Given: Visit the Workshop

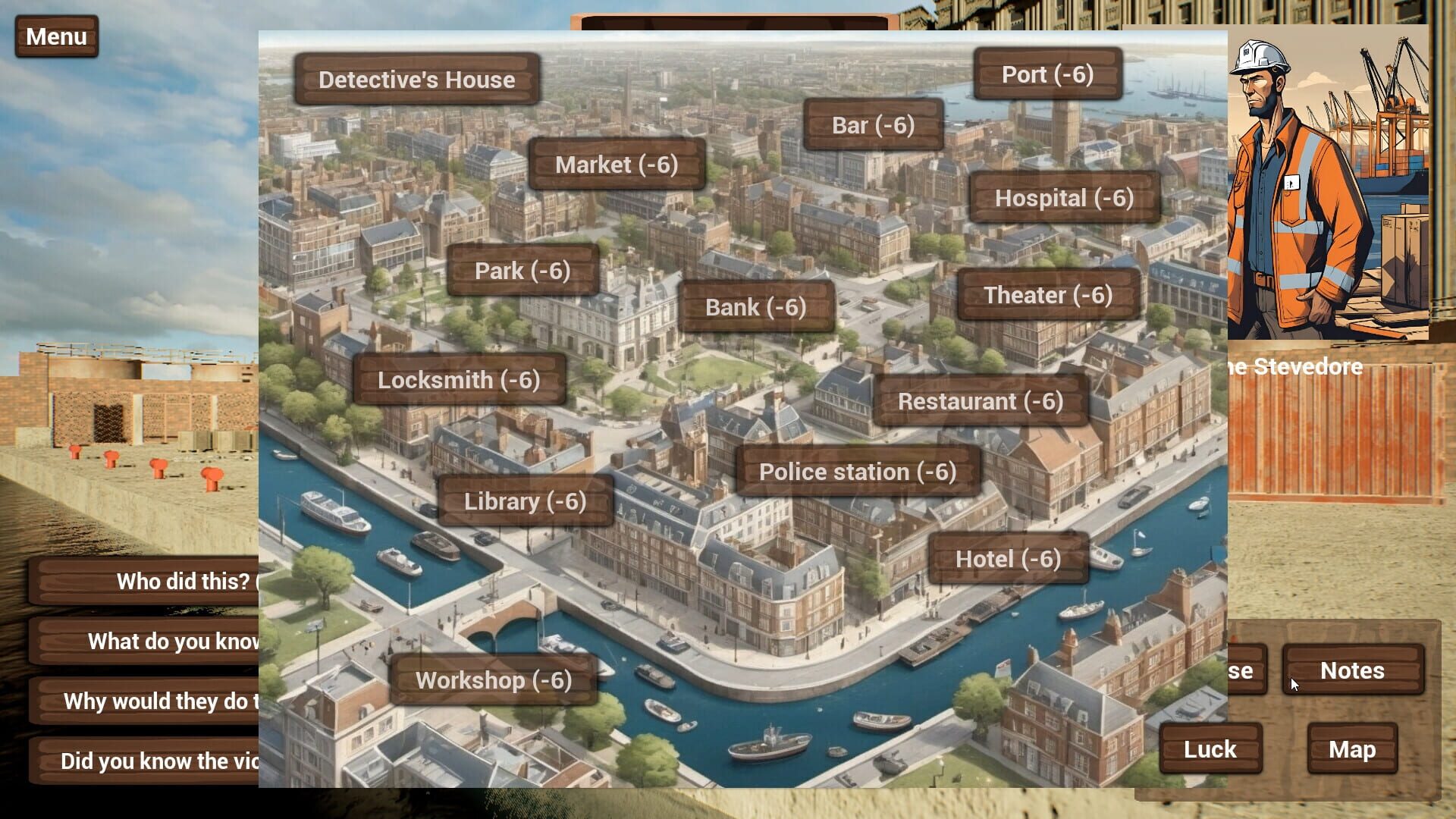Looking at the screenshot, I should tap(493, 679).
